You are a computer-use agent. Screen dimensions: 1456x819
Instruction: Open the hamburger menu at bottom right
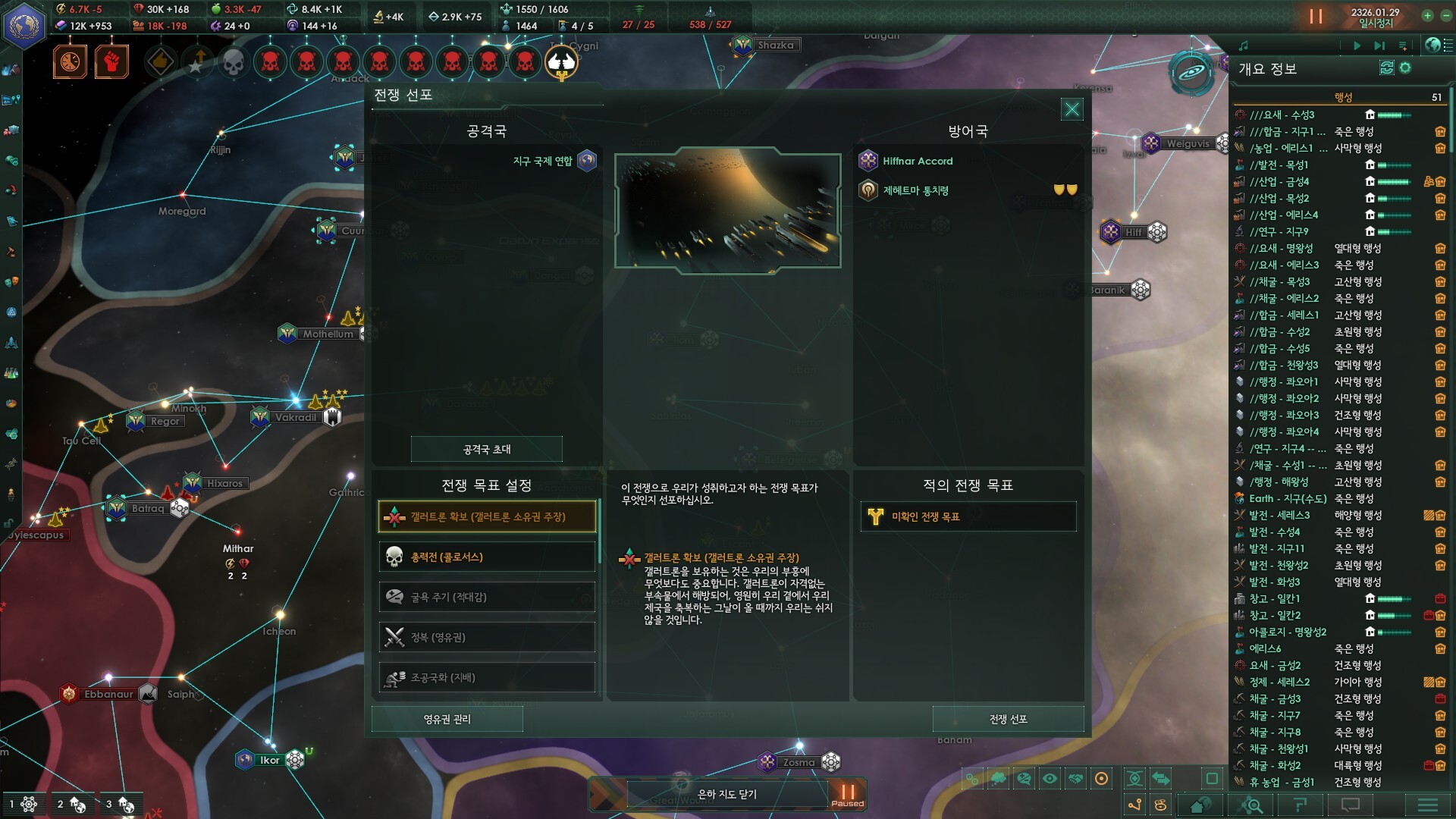coord(1422,805)
